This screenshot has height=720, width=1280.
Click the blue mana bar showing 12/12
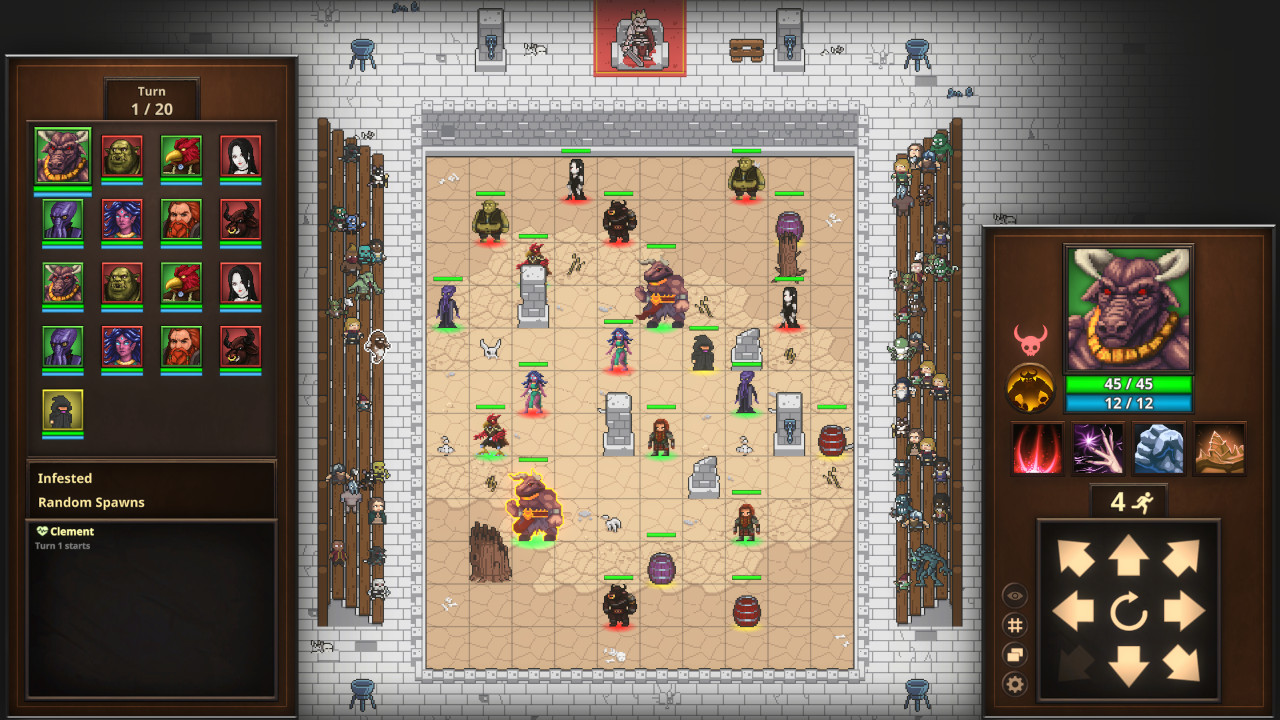click(1128, 403)
